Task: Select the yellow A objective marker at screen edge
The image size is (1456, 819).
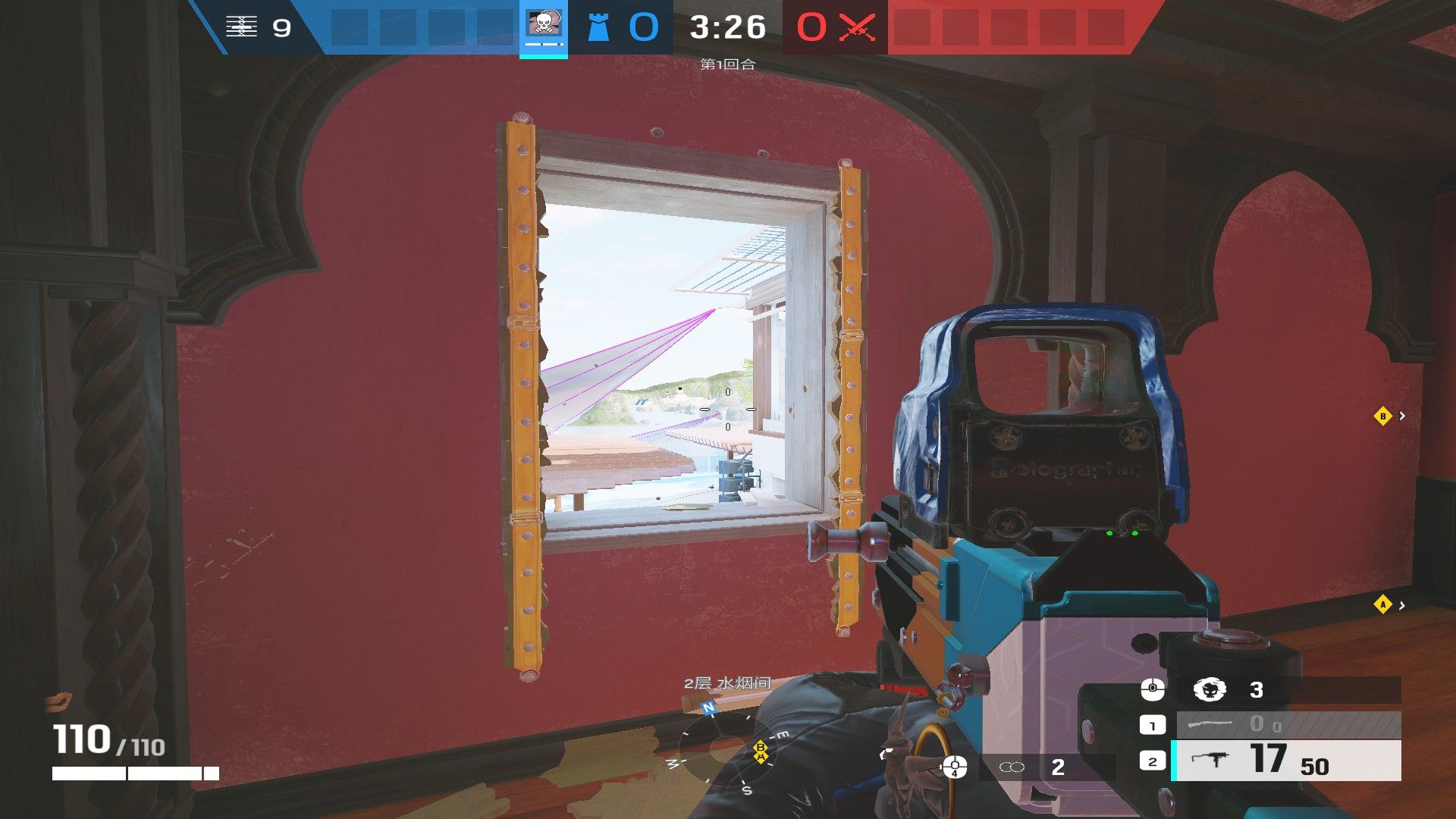Action: (x=1382, y=604)
